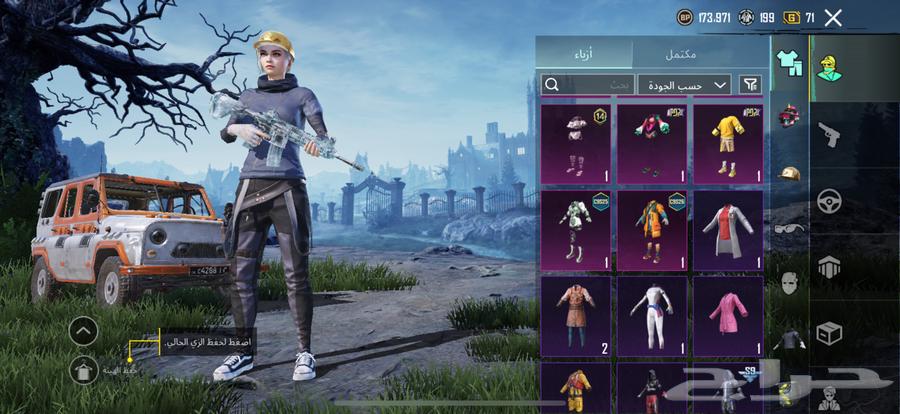Show the cap headwear subcategory
This screenshot has height=414, width=900.
coord(789,173)
